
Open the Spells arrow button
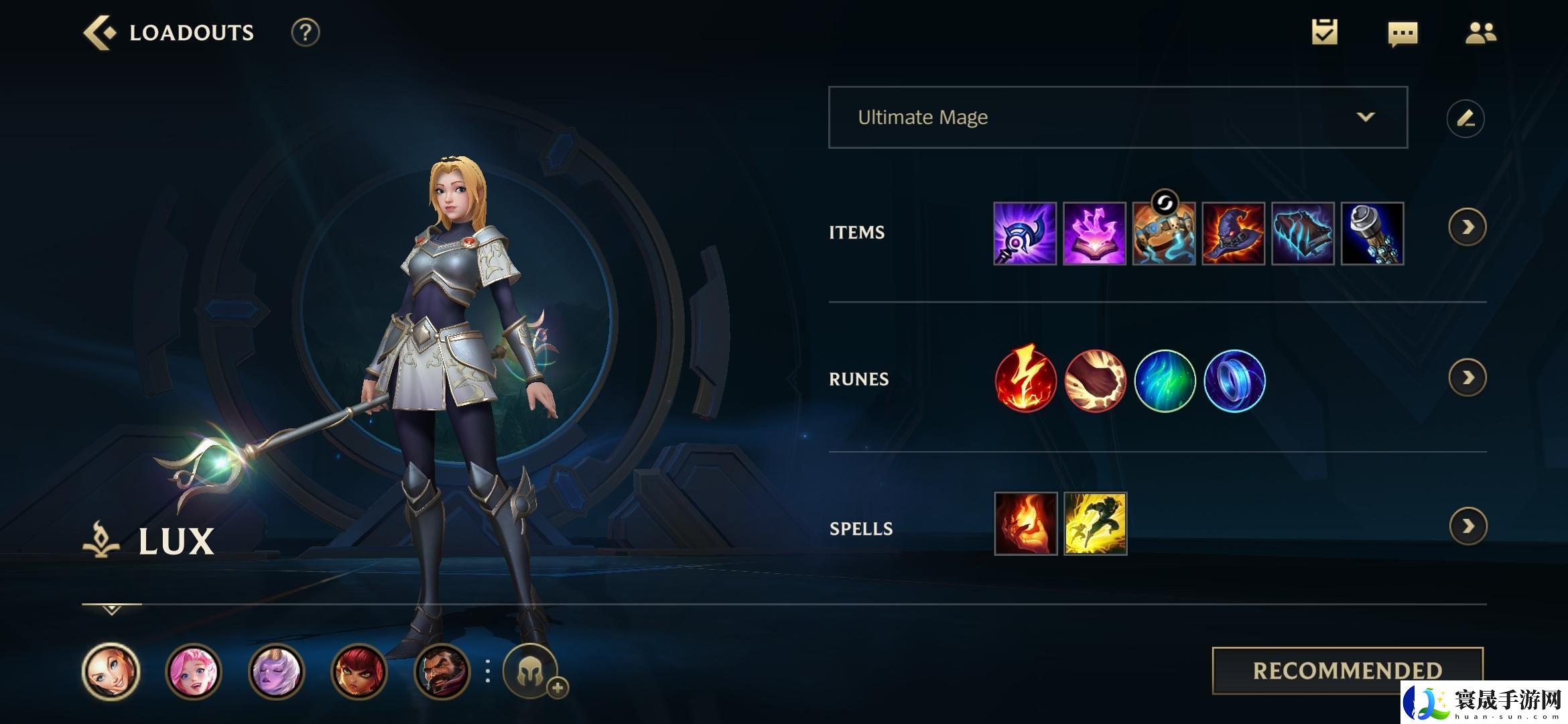click(1467, 526)
